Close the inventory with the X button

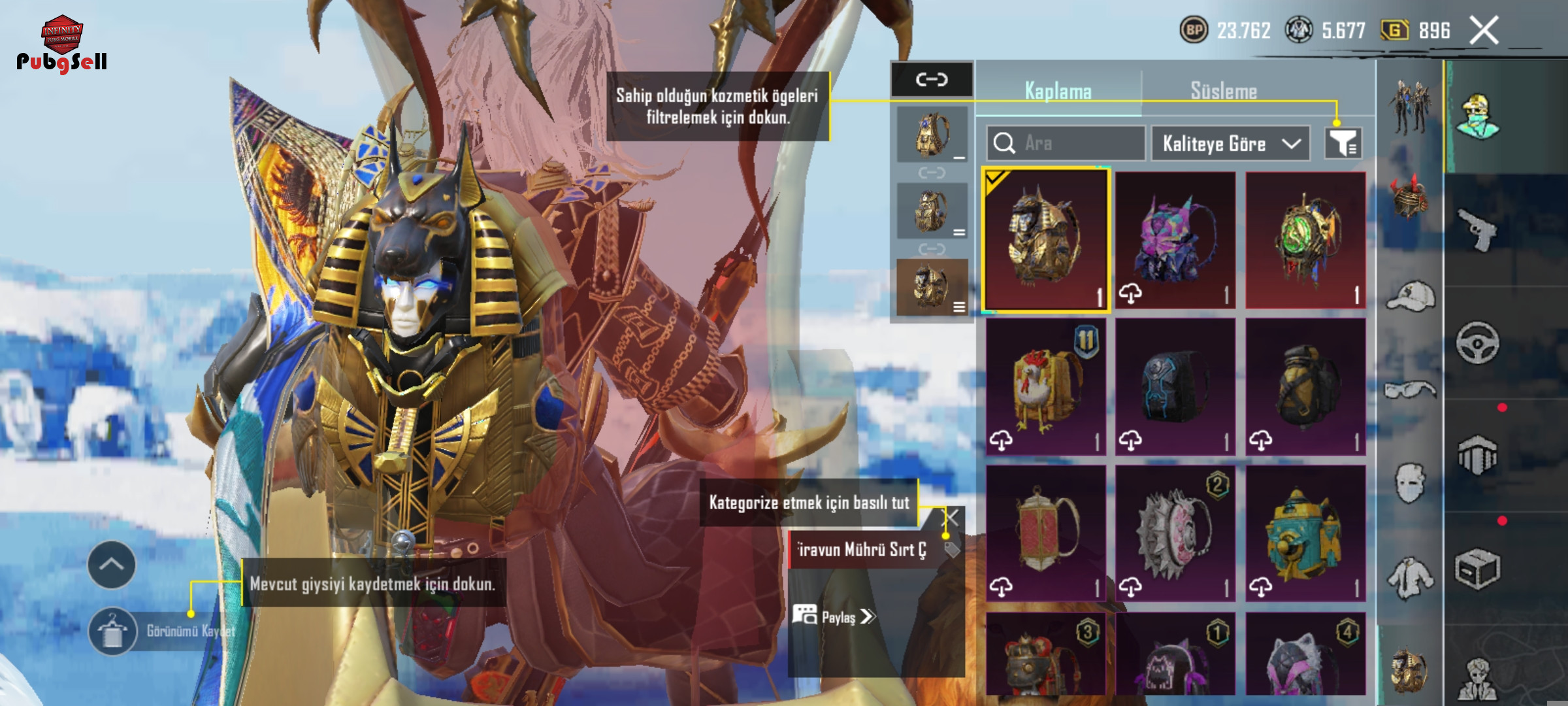1484,31
